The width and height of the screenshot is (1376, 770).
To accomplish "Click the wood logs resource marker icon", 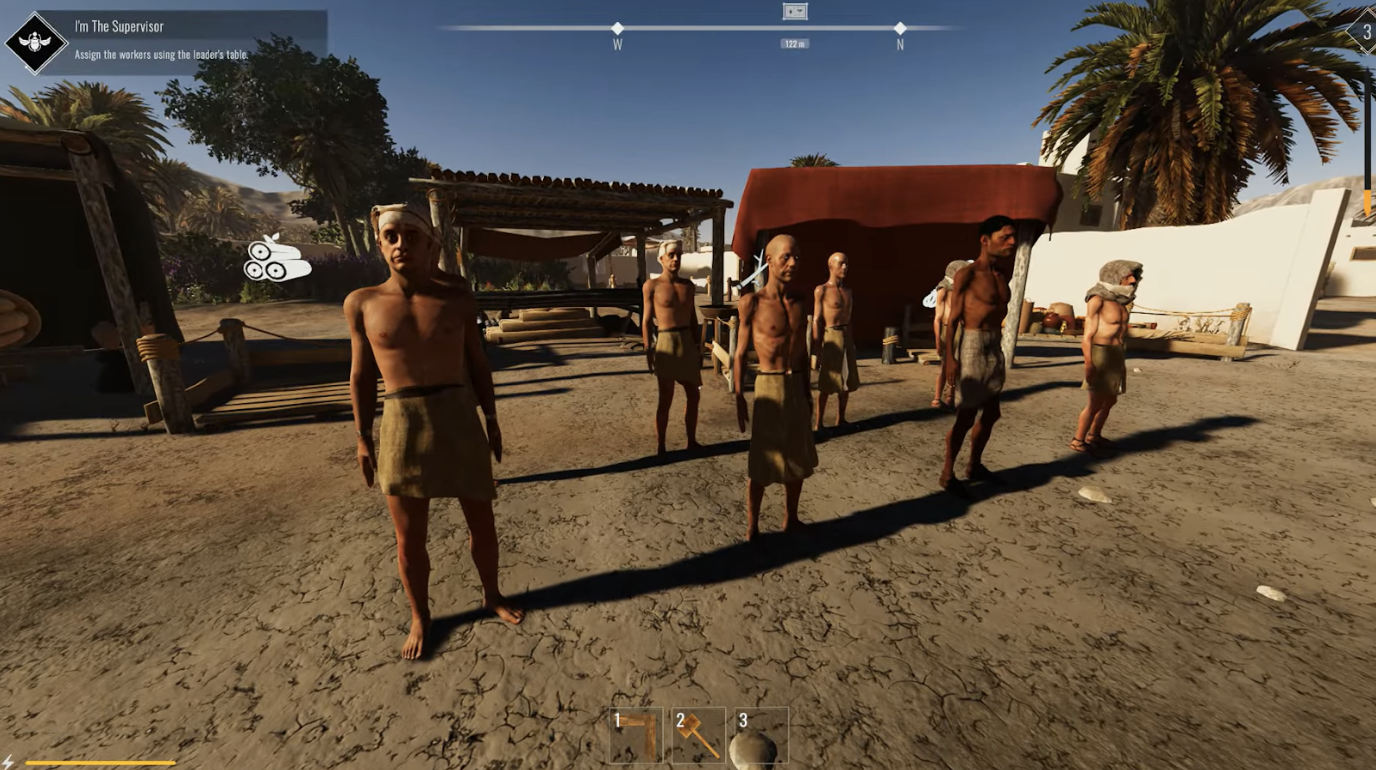I will point(277,260).
